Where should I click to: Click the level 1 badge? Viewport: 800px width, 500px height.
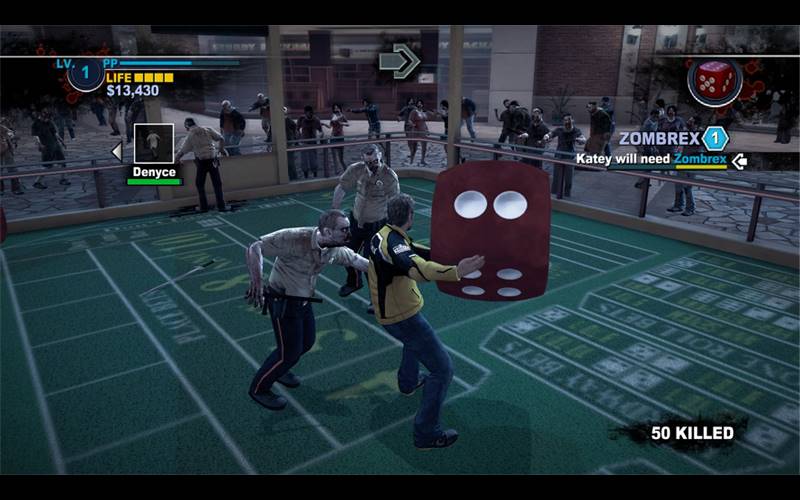[x=85, y=75]
